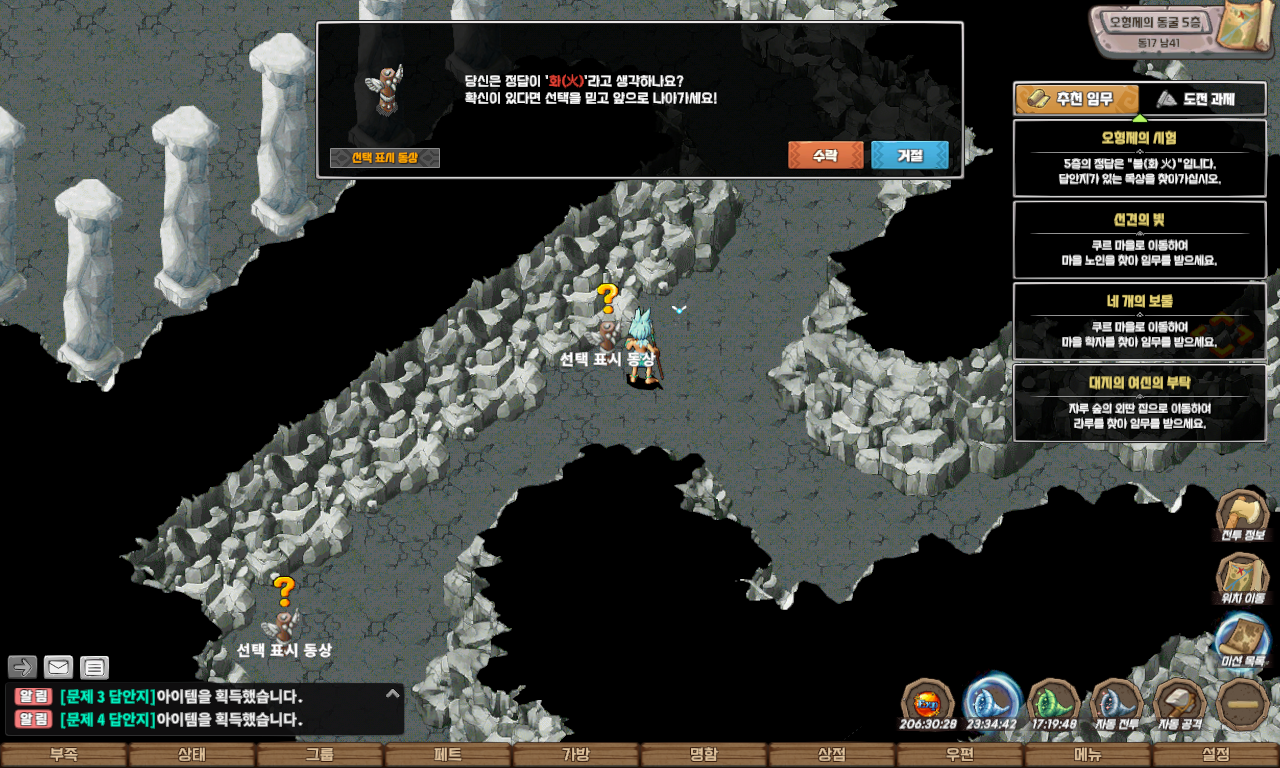Accept with the 수락 button
Image resolution: width=1280 pixels, height=768 pixels.
pos(825,155)
